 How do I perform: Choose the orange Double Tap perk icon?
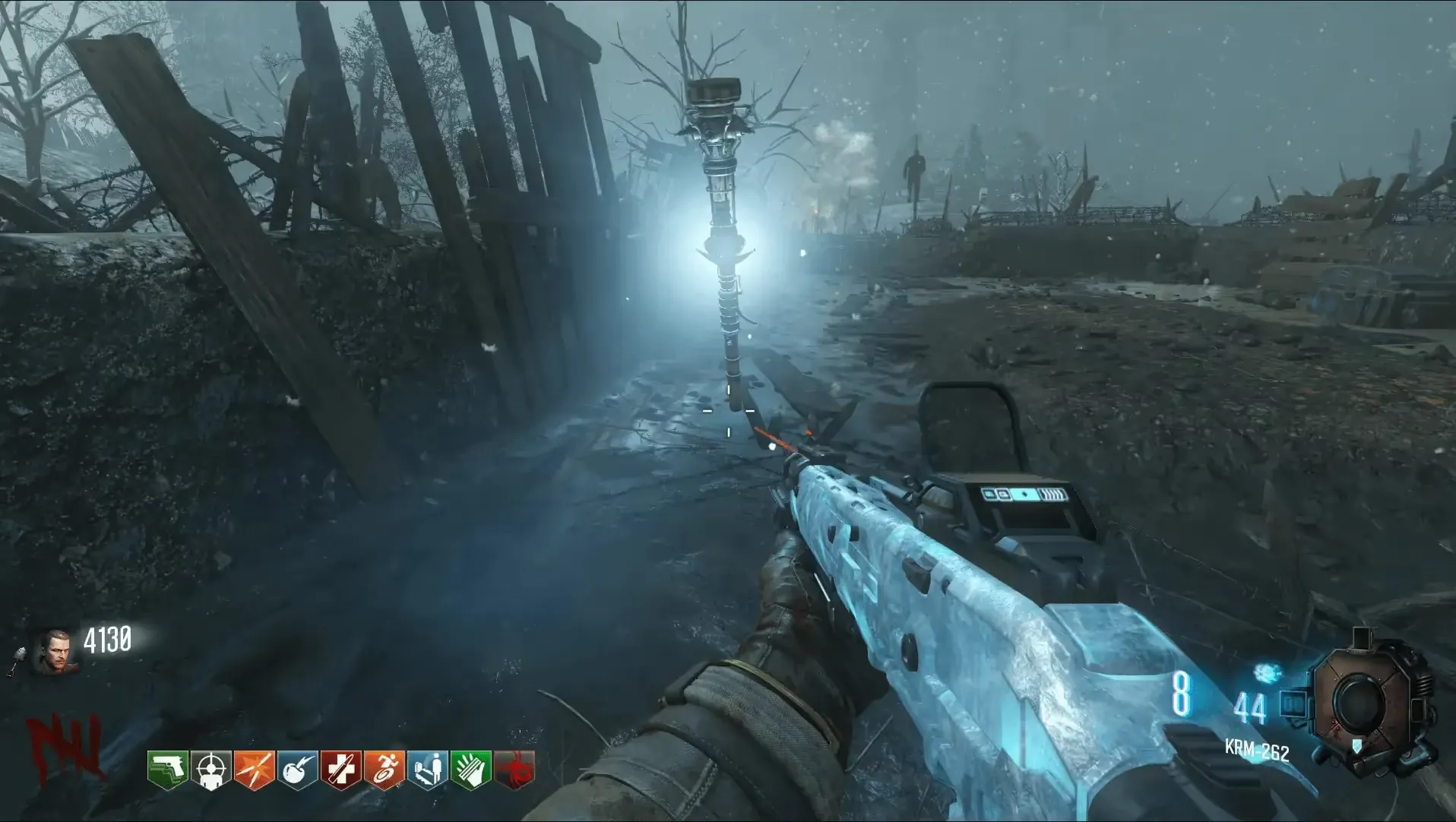(254, 770)
